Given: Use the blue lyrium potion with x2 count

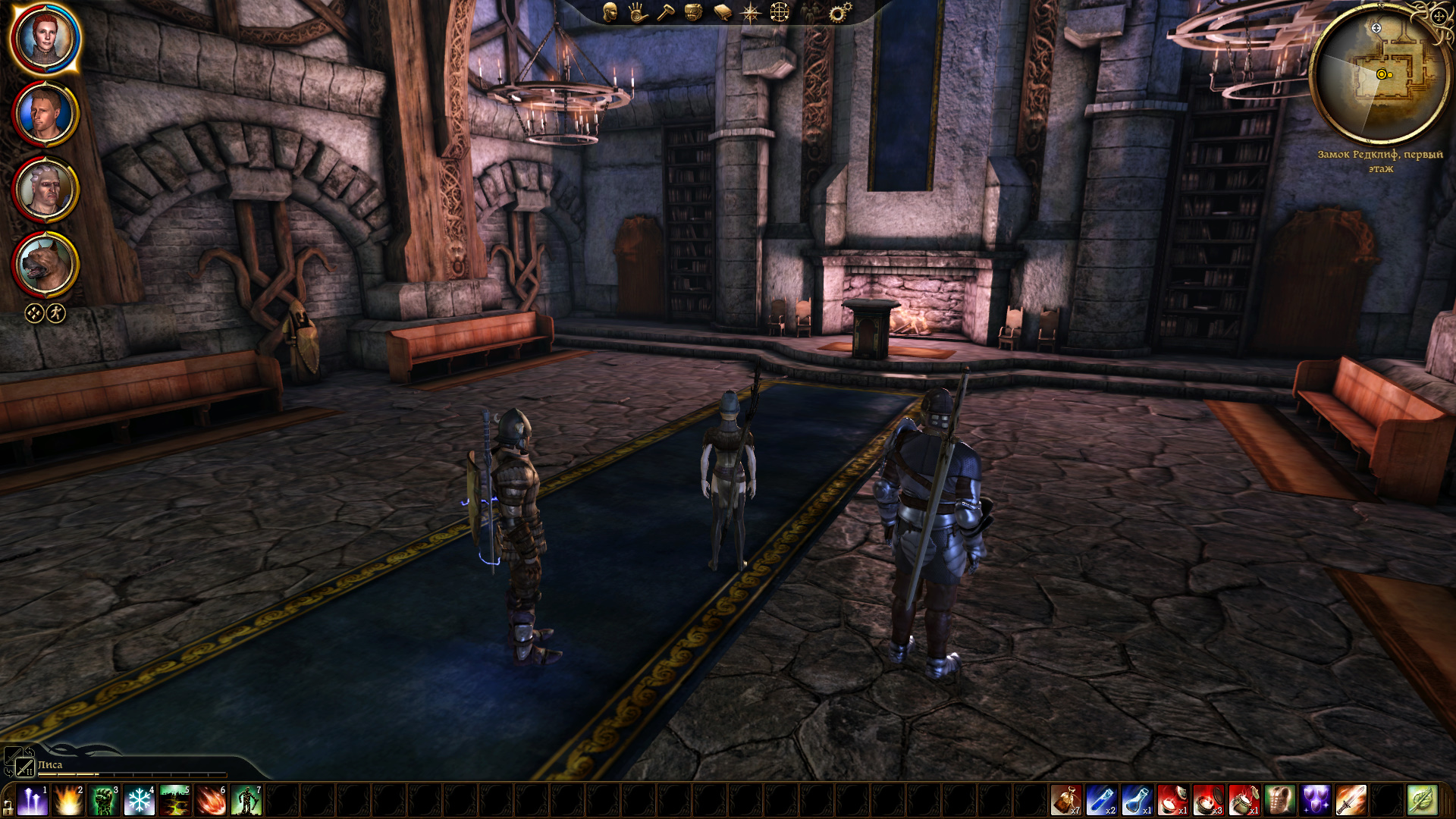Looking at the screenshot, I should pyautogui.click(x=1102, y=801).
